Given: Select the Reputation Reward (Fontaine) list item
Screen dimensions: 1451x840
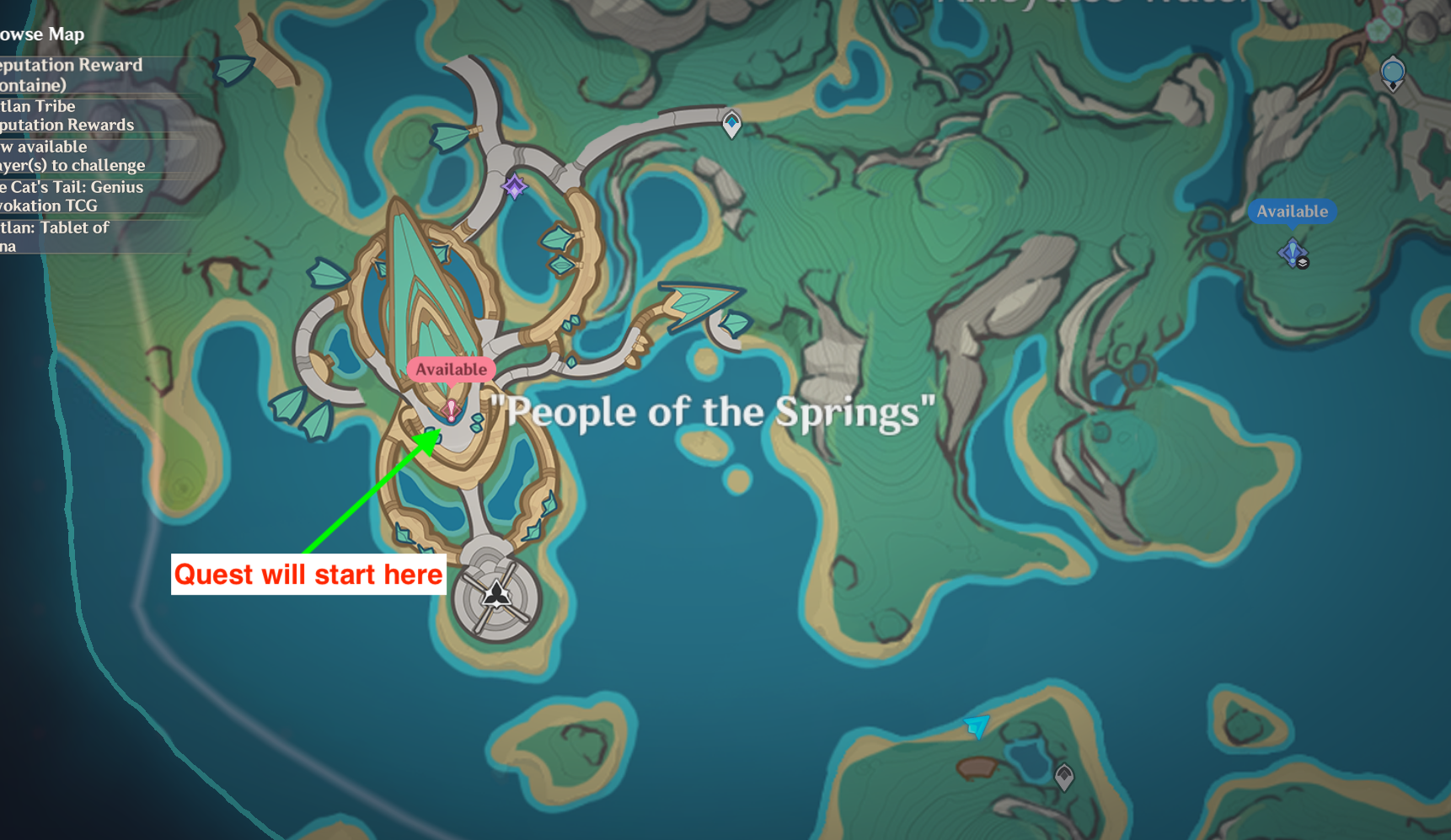Looking at the screenshot, I should 72,75.
